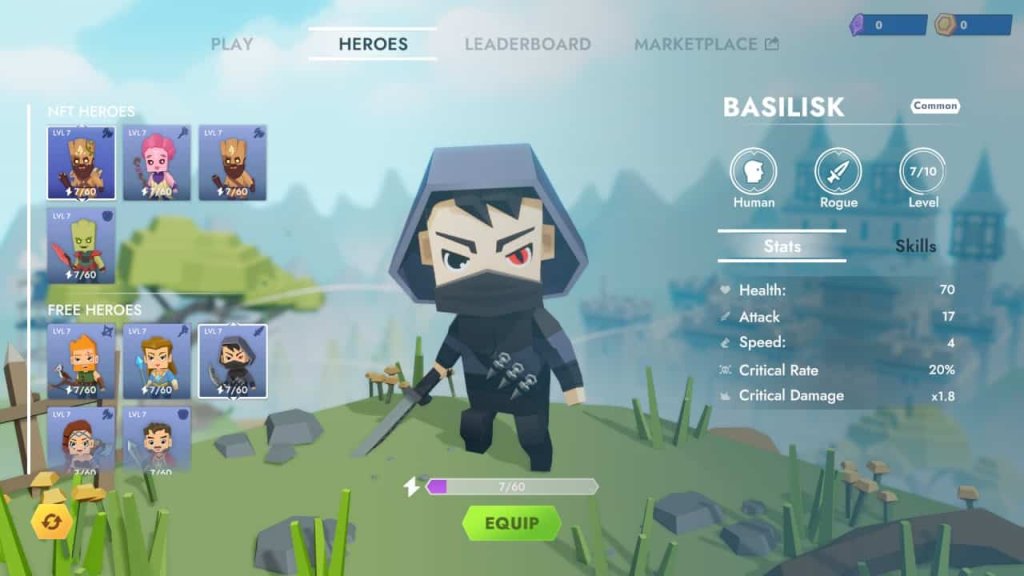The height and width of the screenshot is (576, 1024).
Task: Click the Rogue class icon
Action: pos(838,171)
